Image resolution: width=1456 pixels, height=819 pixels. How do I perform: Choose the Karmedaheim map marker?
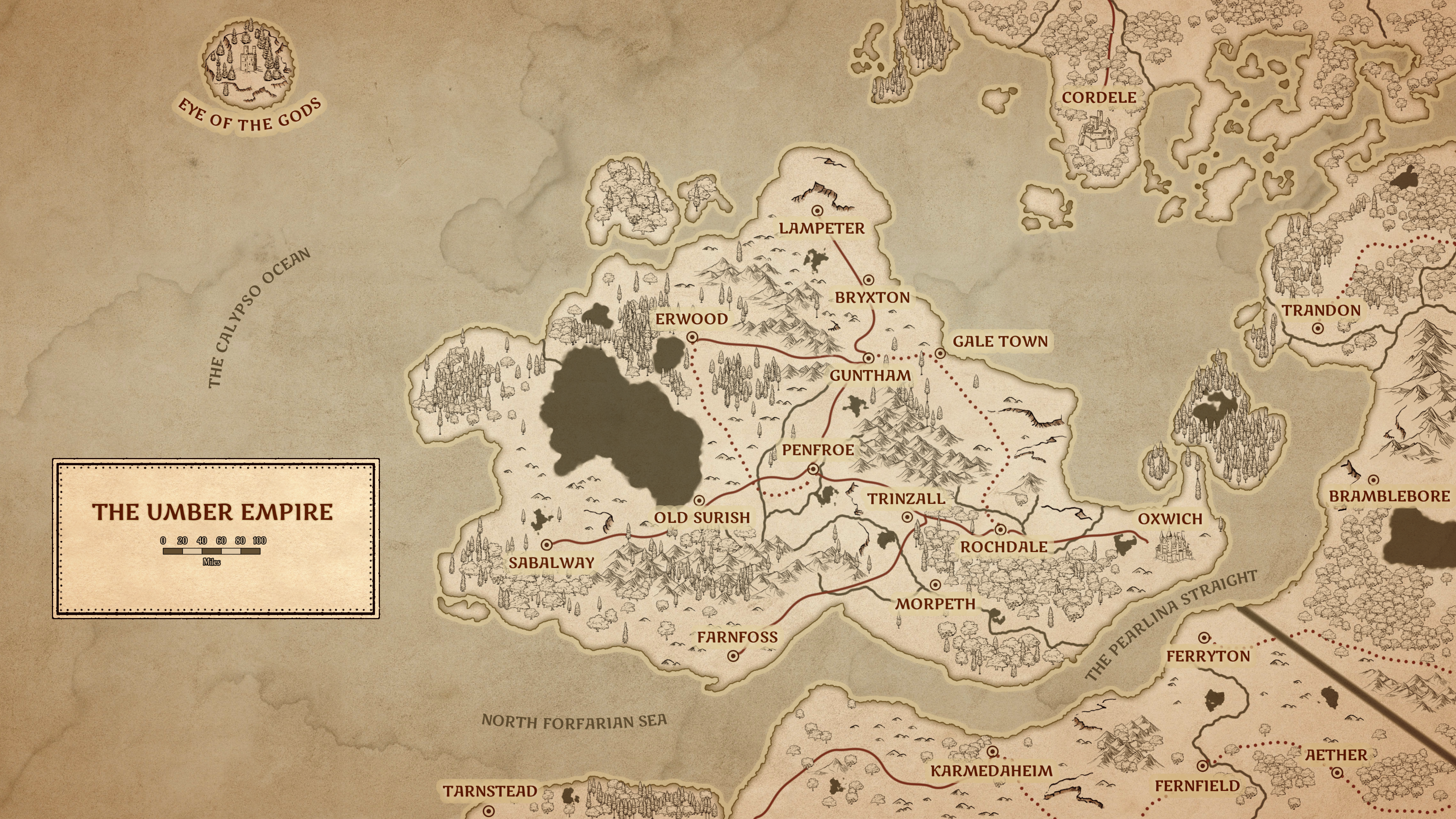(993, 752)
